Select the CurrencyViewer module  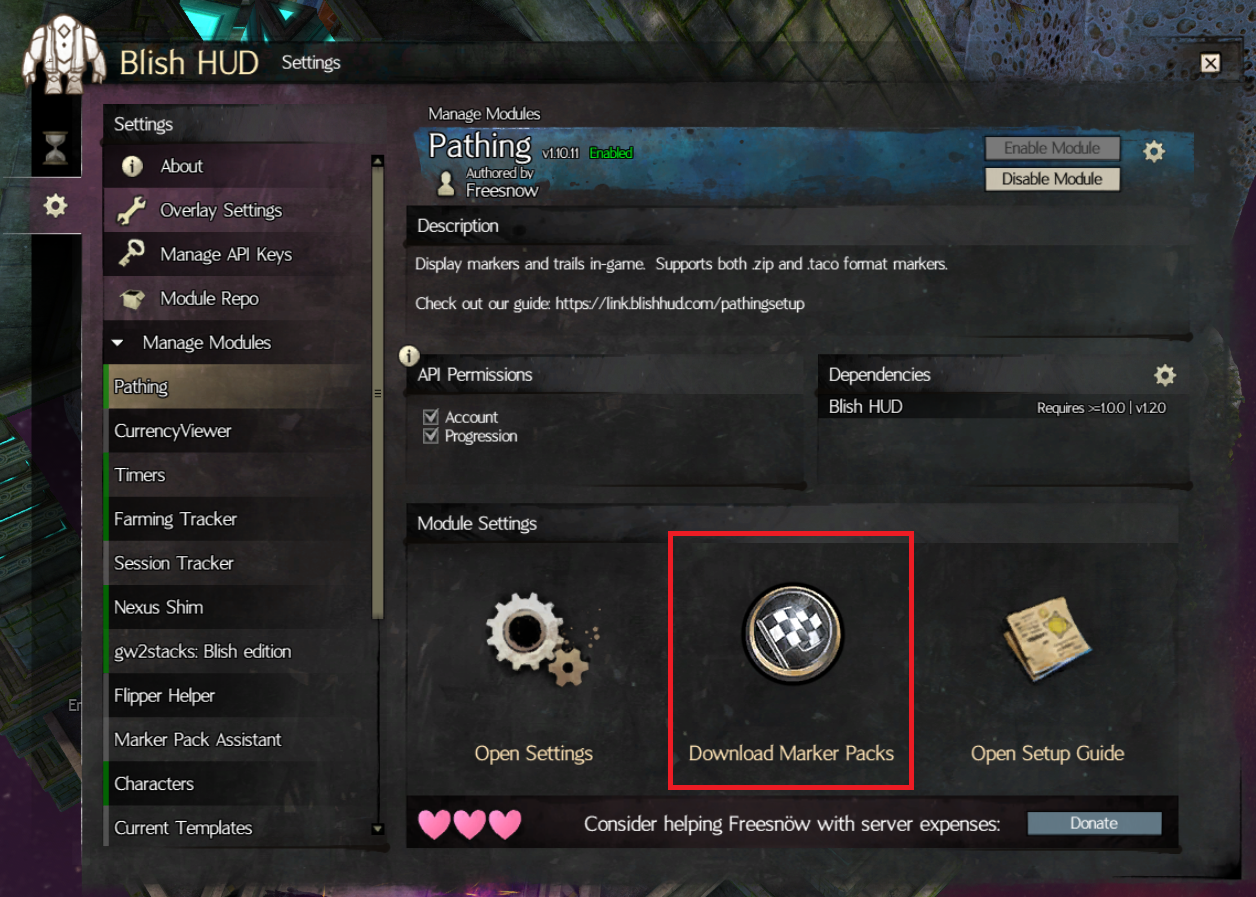(x=173, y=431)
